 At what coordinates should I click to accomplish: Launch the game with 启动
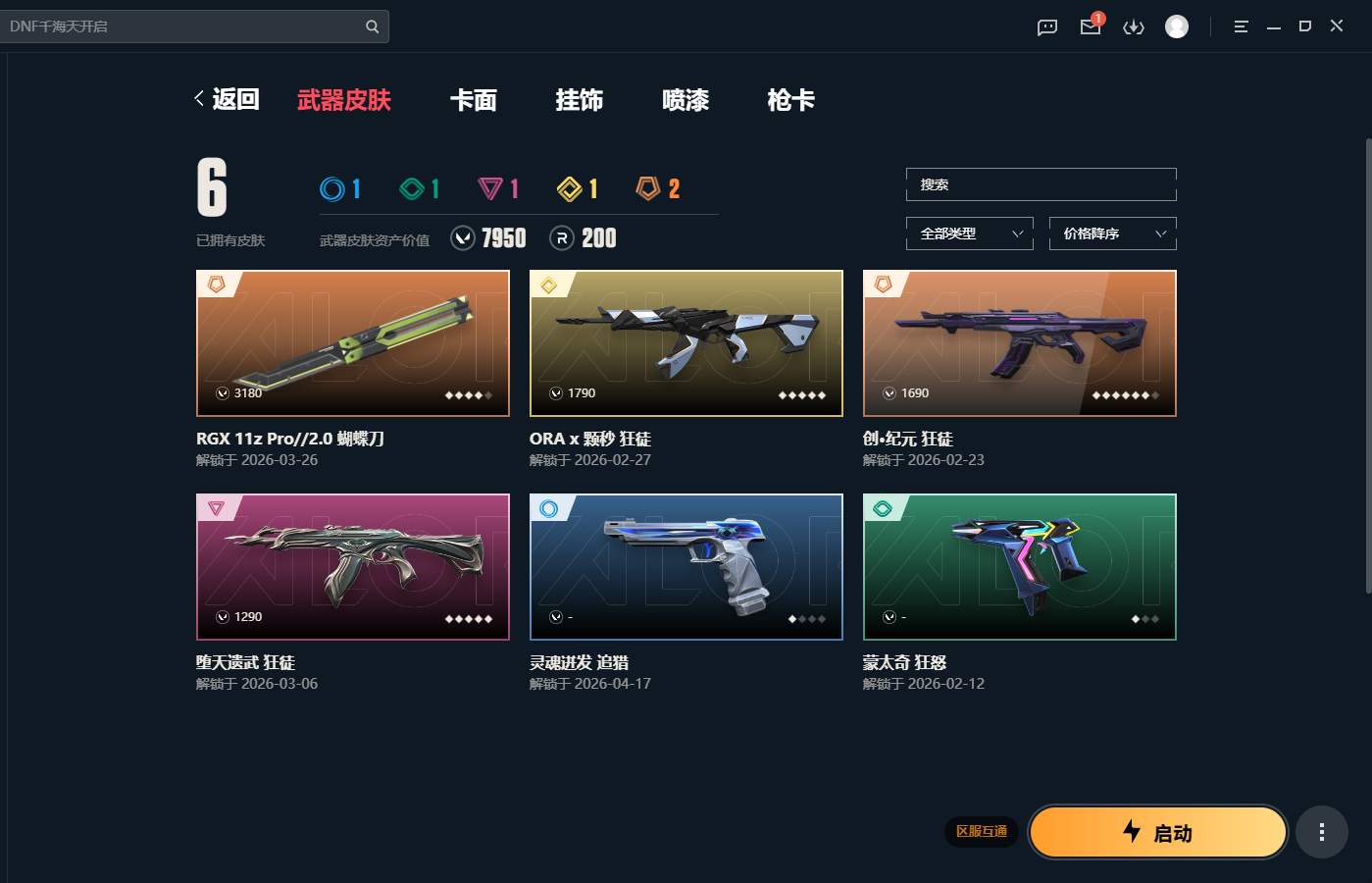click(1158, 833)
